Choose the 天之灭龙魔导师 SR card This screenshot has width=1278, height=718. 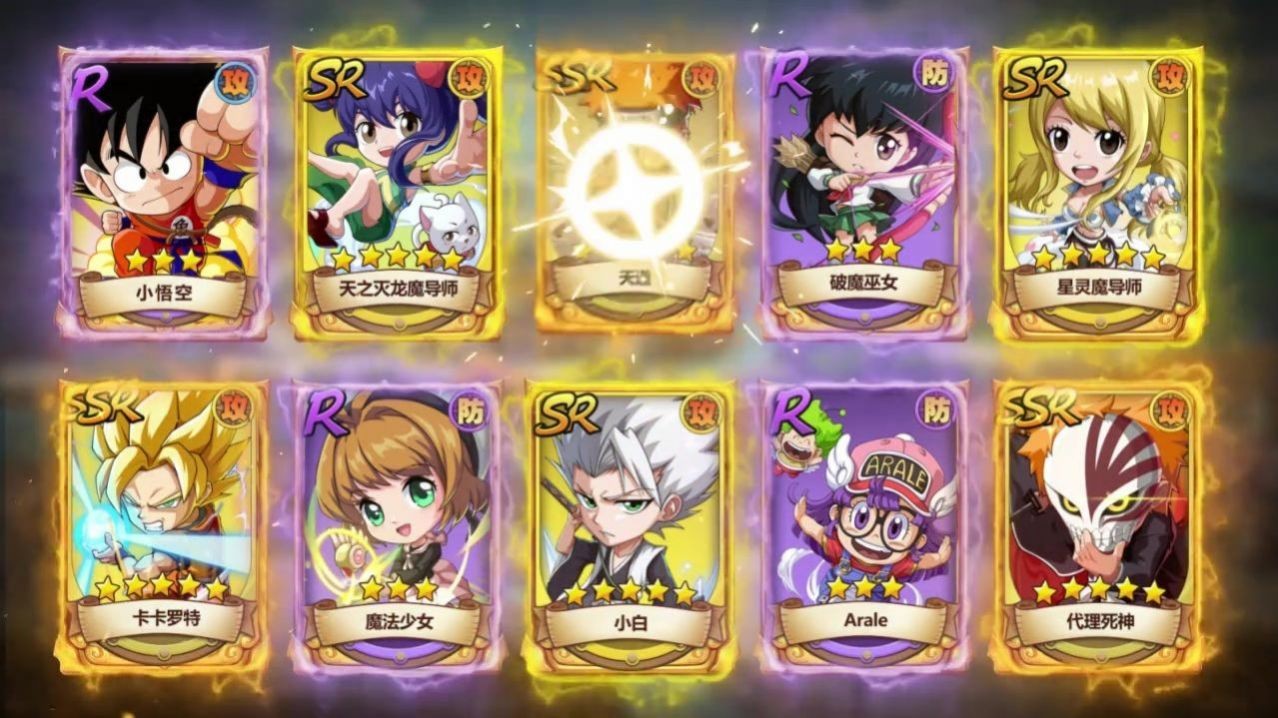(x=397, y=190)
